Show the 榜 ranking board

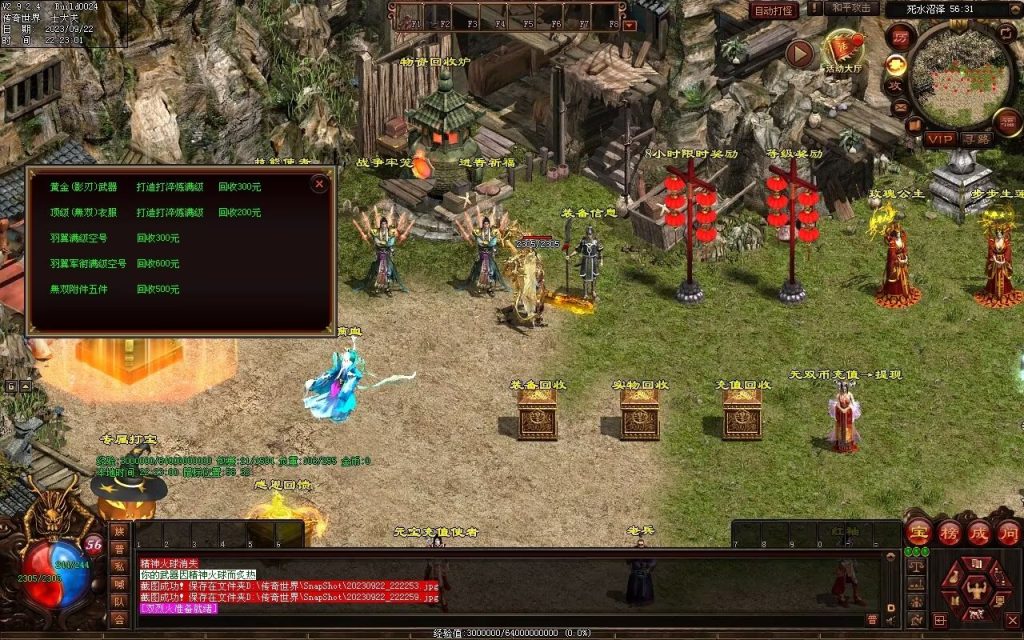coord(948,532)
